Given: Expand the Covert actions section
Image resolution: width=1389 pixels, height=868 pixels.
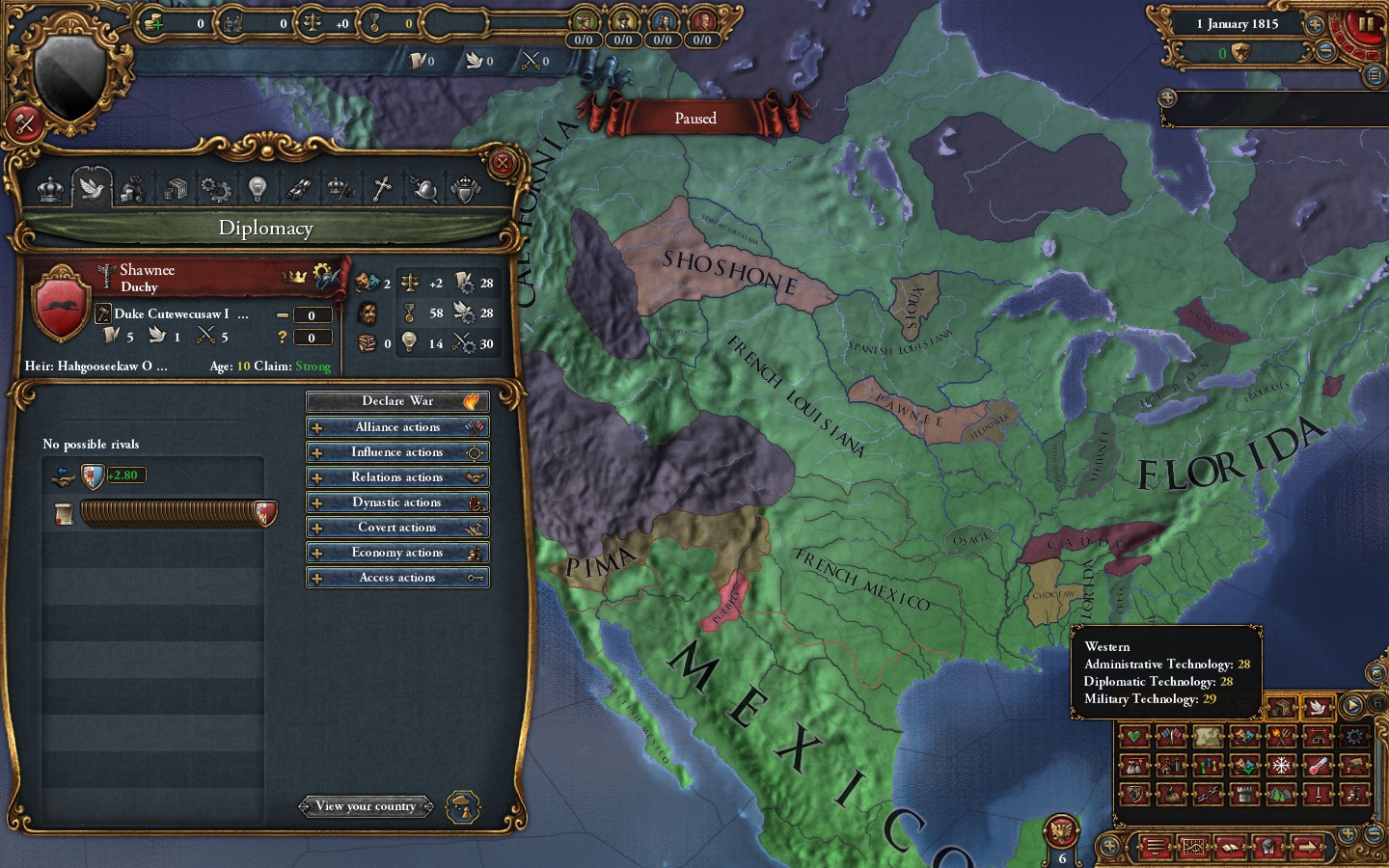Looking at the screenshot, I should (x=397, y=527).
